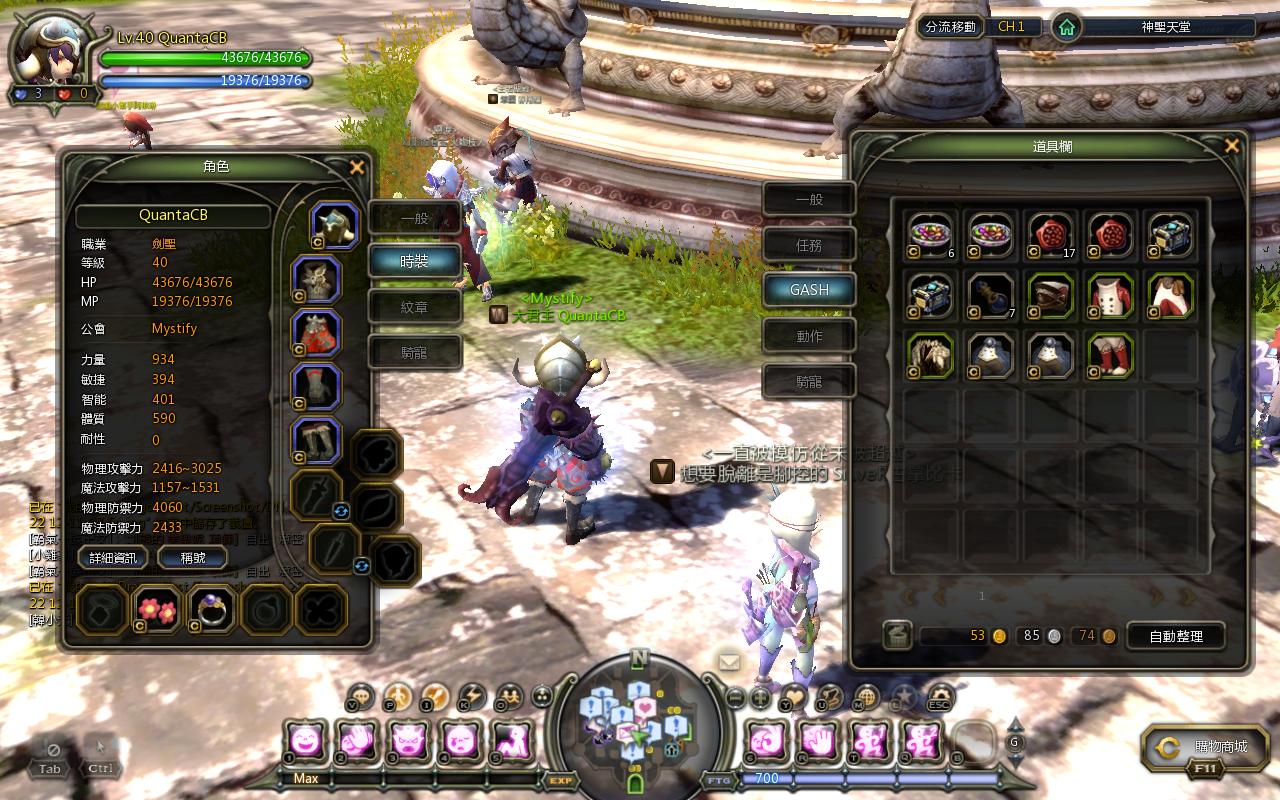
Task: Choose the purple gem ring slot
Action: 211,609
